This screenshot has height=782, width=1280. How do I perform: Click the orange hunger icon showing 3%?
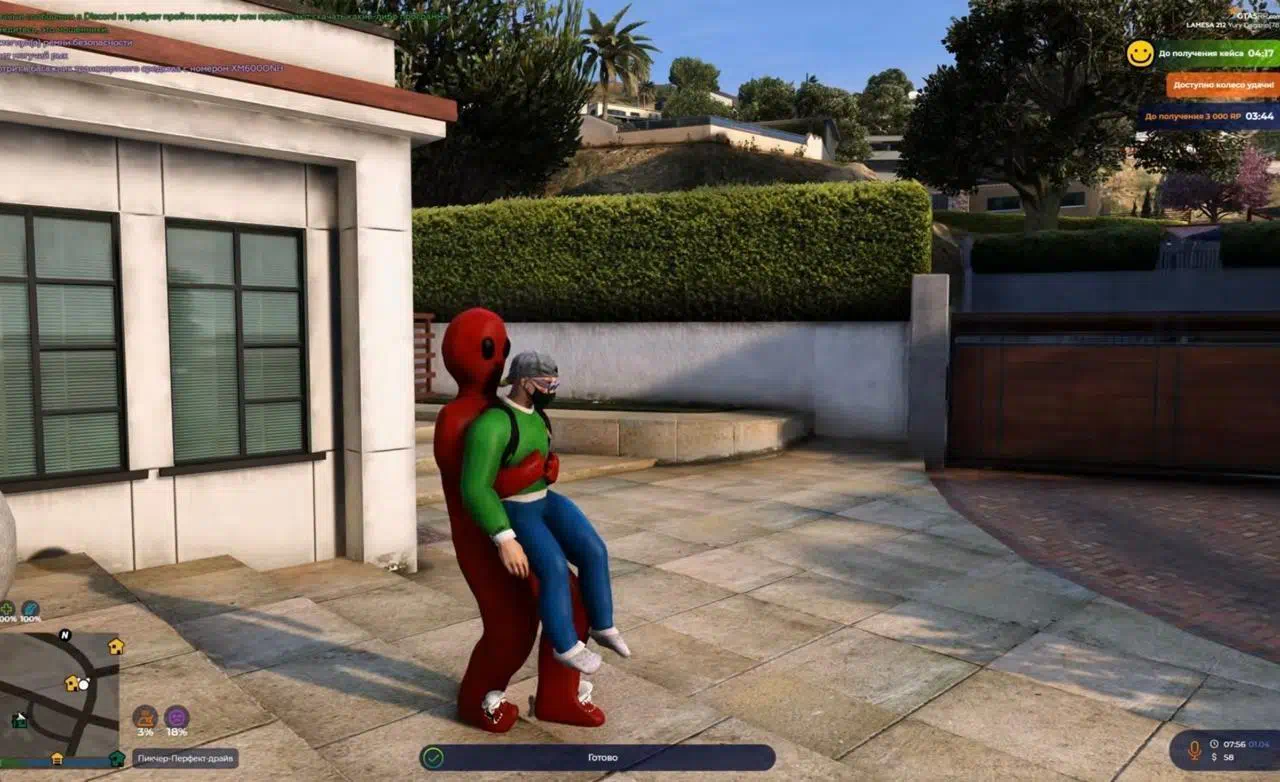tap(145, 717)
